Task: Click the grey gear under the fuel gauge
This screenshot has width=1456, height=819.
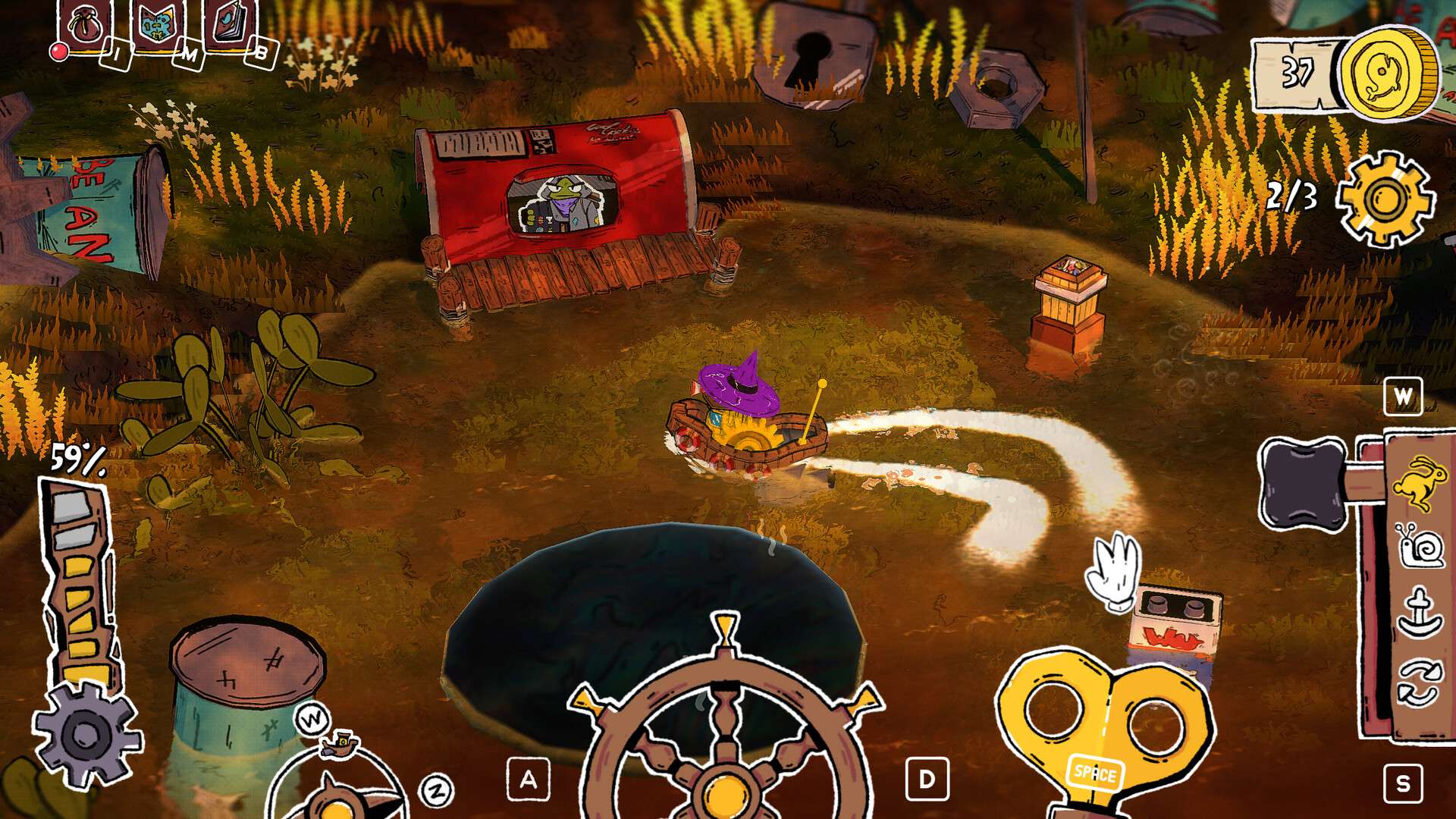Action: pyautogui.click(x=86, y=733)
